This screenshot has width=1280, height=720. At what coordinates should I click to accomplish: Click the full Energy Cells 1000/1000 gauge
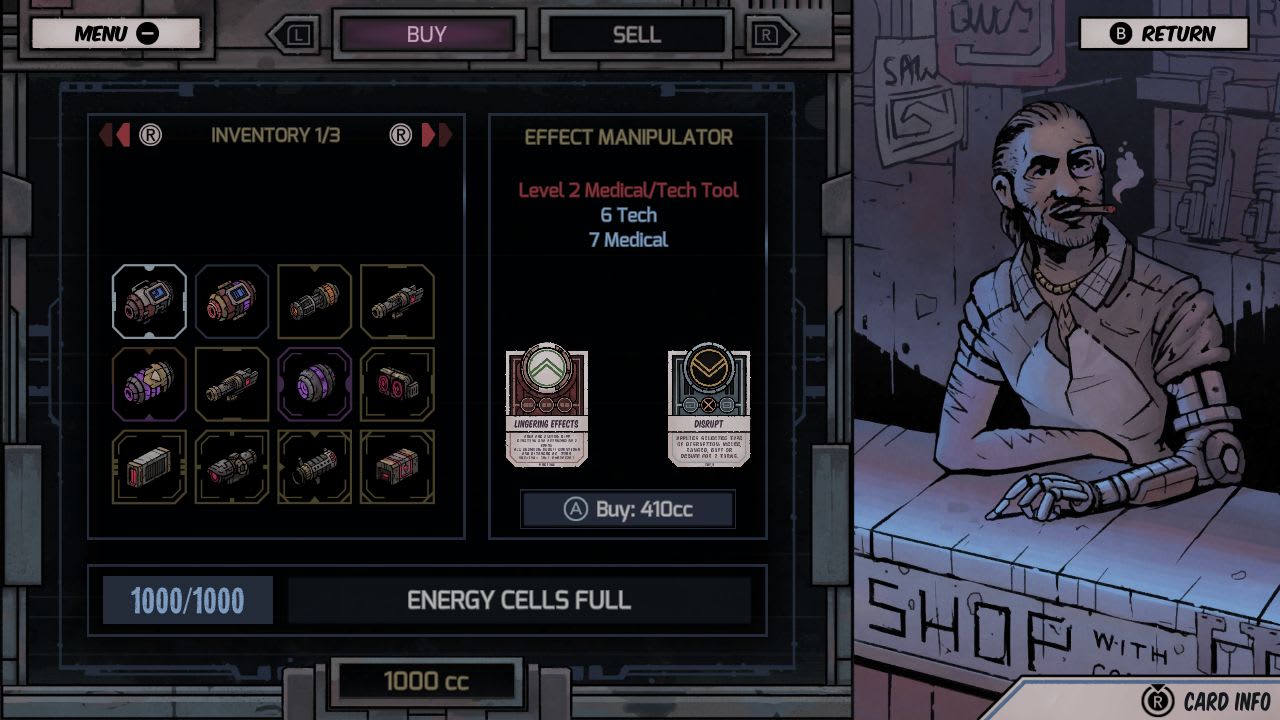186,600
